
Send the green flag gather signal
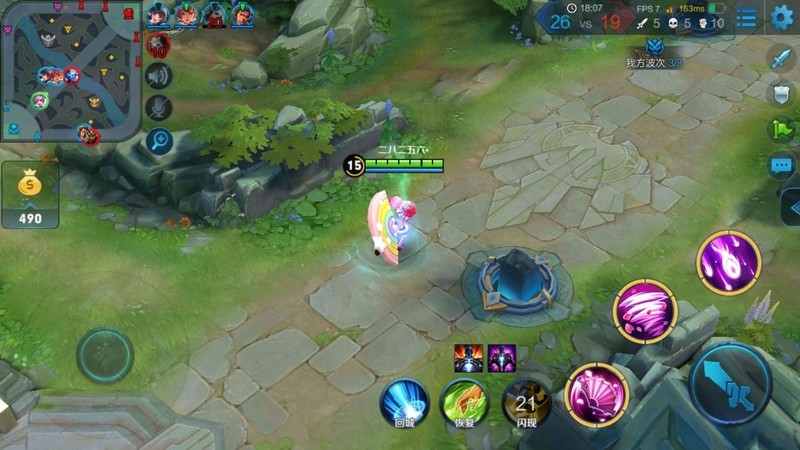coord(781,129)
